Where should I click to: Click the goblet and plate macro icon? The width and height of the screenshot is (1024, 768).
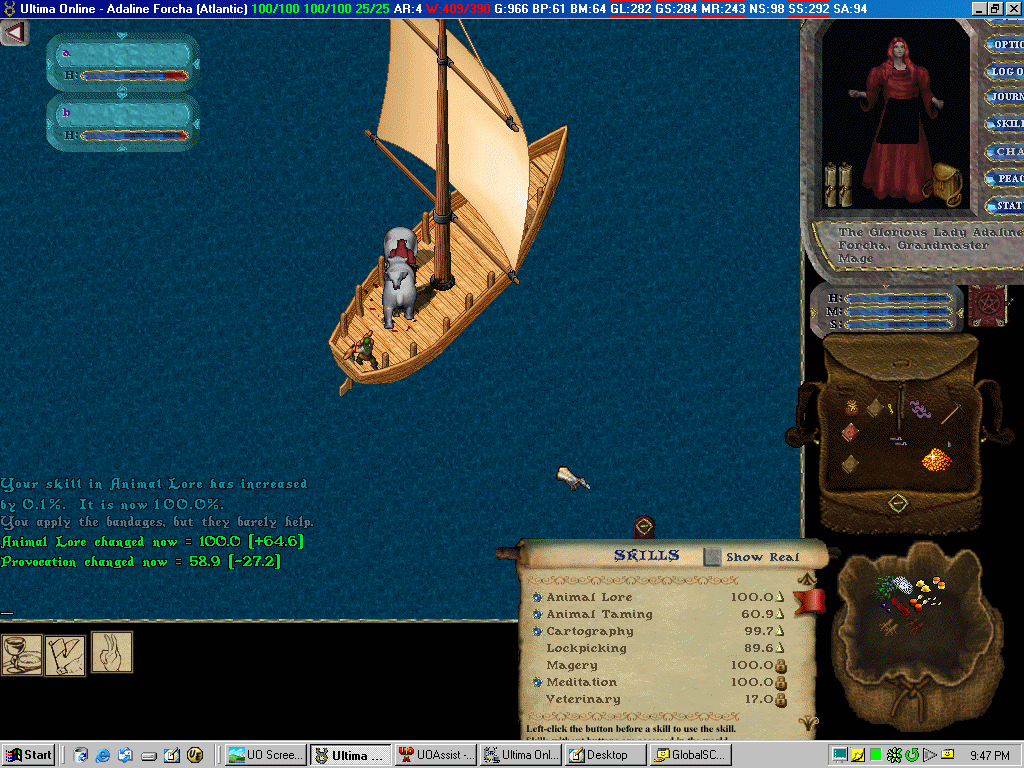(x=21, y=655)
